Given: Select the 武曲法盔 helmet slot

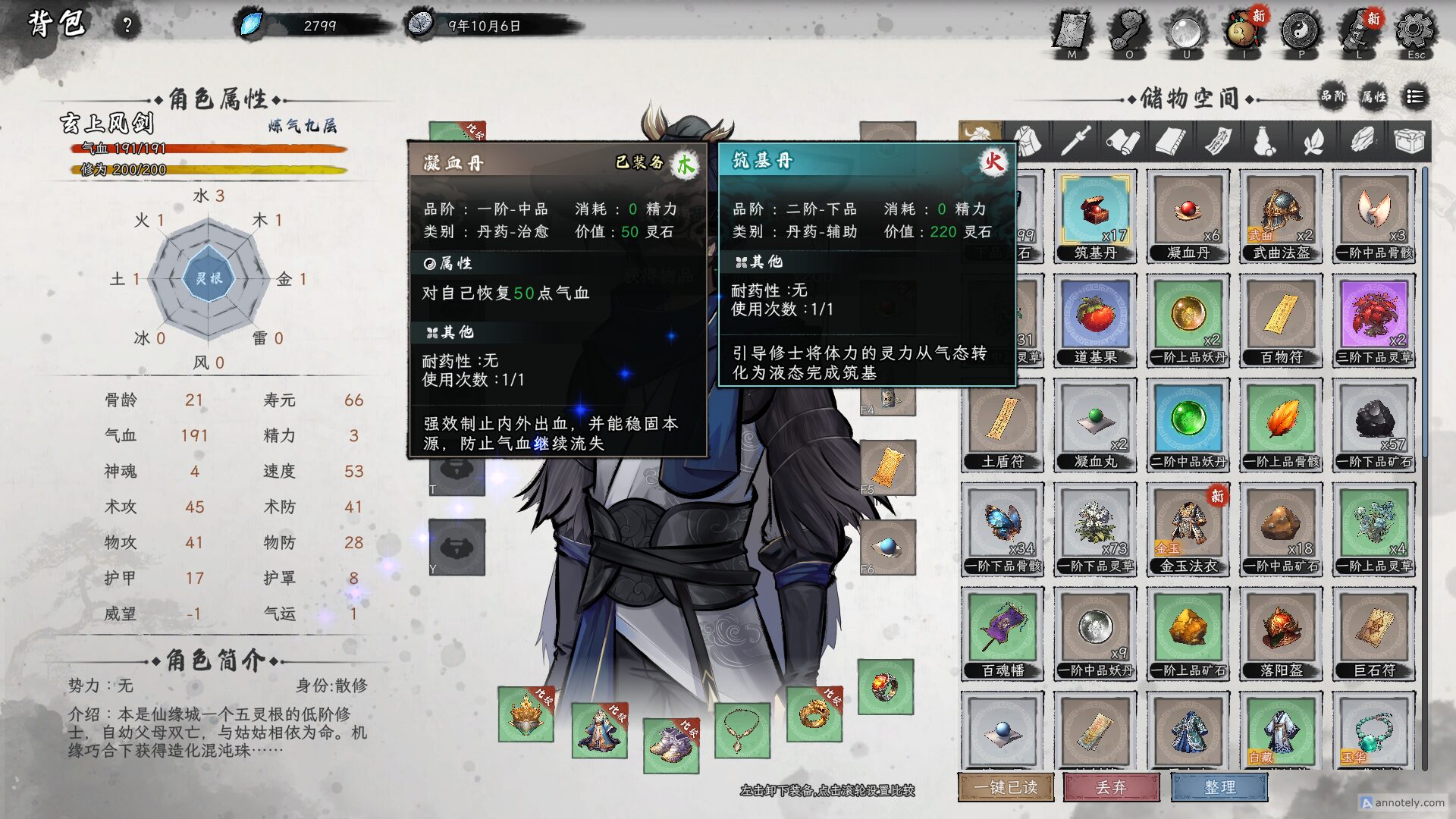Looking at the screenshot, I should click(x=1281, y=216).
